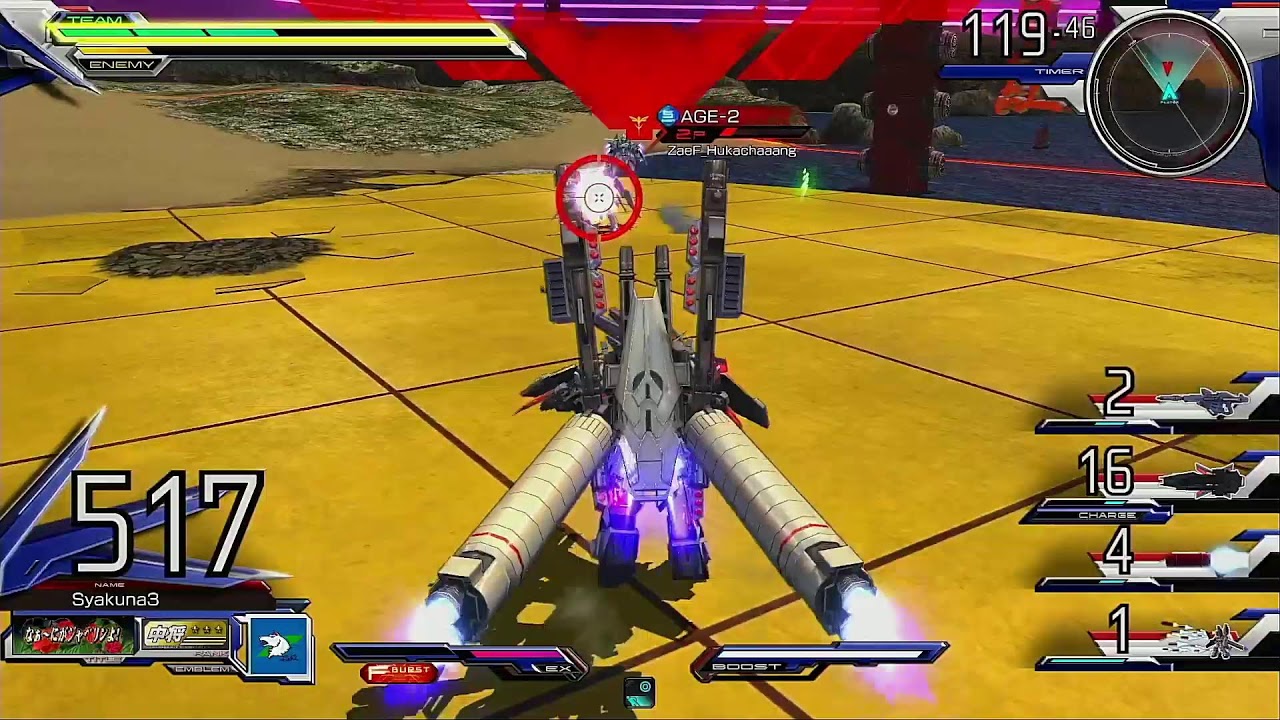Select the bazooka weapon slot
1280x720 pixels.
point(1201,402)
